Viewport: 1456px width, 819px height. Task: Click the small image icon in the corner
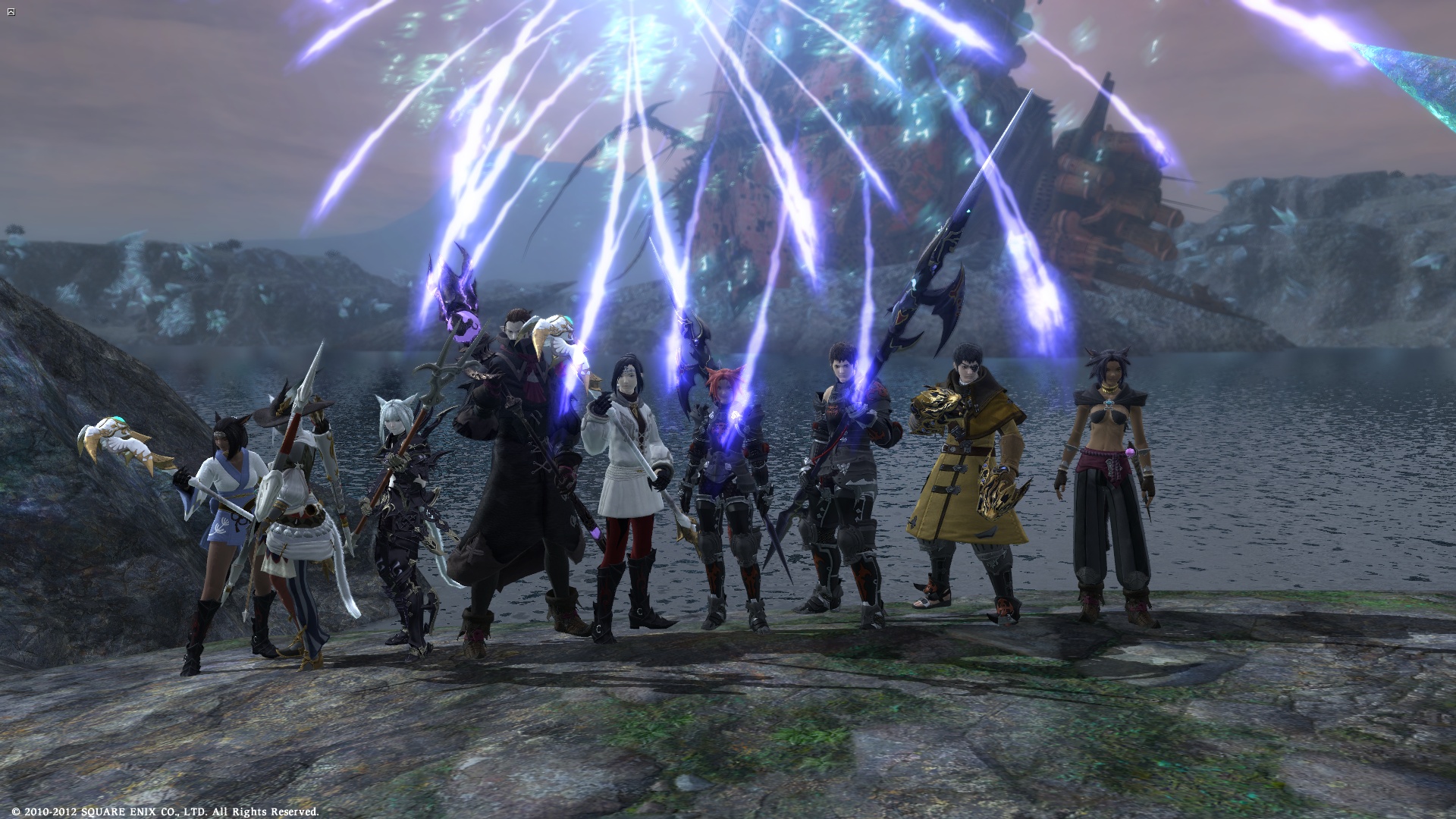click(x=11, y=12)
